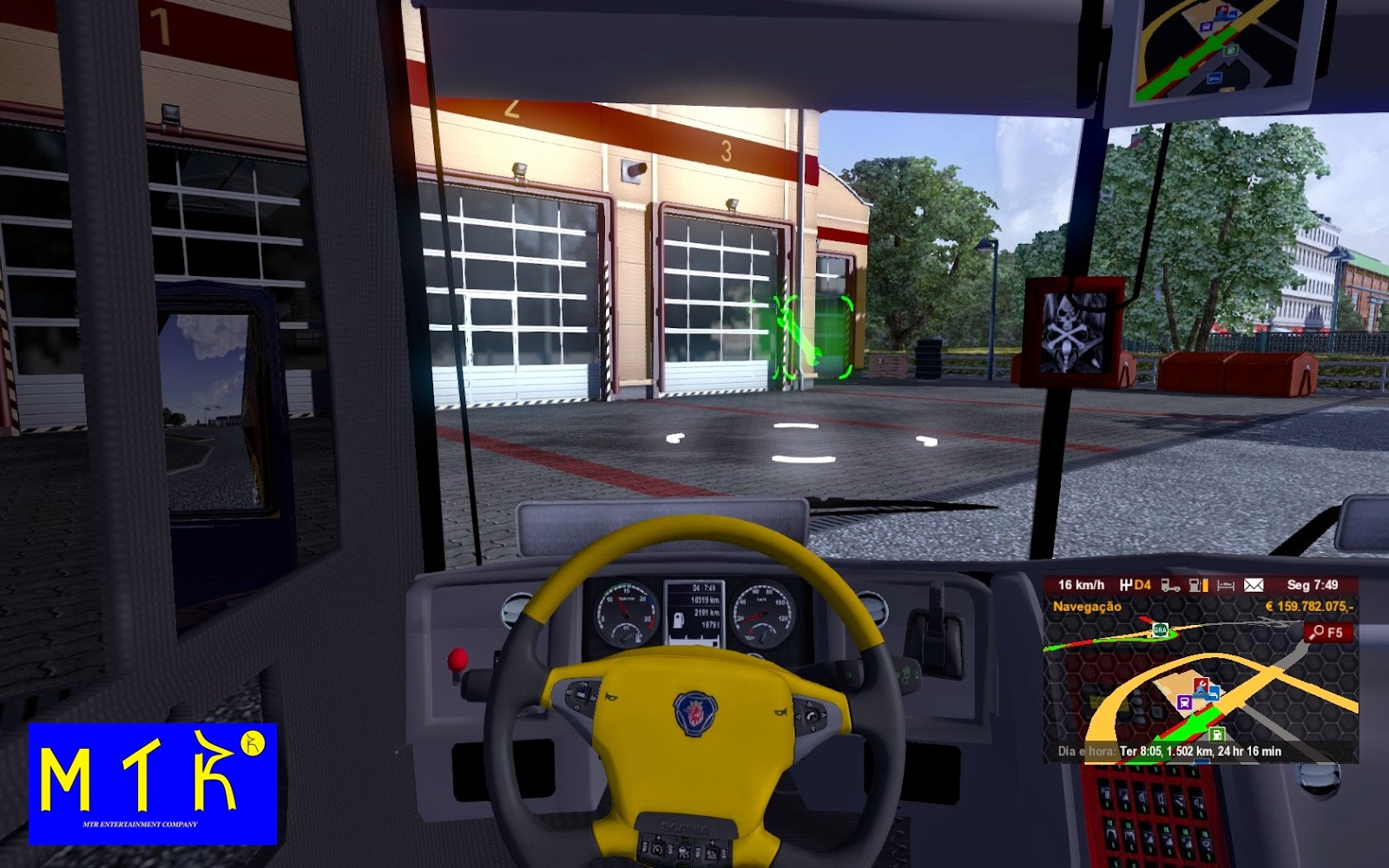Viewport: 1389px width, 868px height.
Task: Click the purple garage icon on the minimap
Action: tap(1184, 702)
